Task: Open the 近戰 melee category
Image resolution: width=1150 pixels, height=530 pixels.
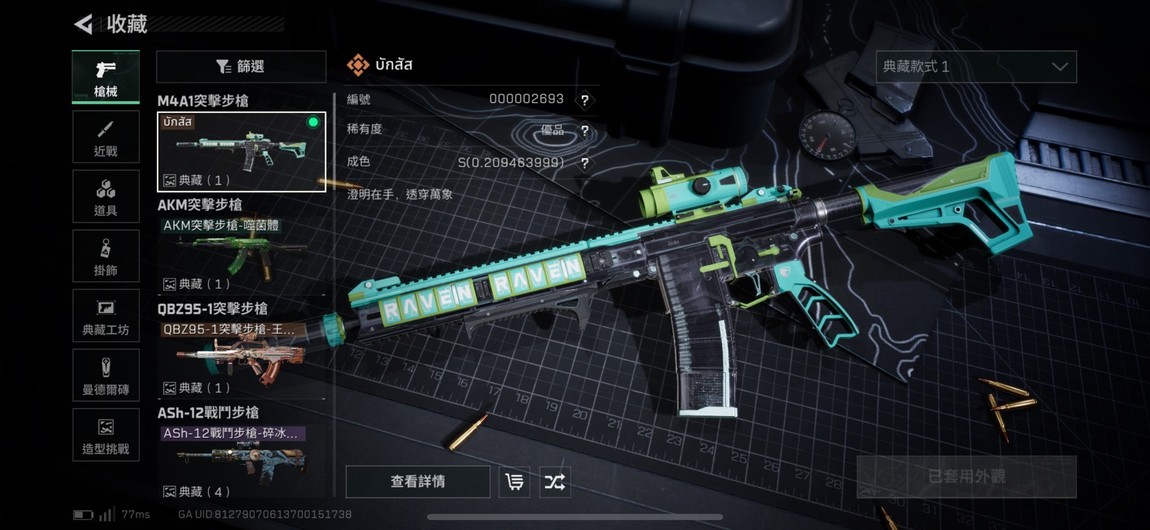Action: tap(105, 138)
